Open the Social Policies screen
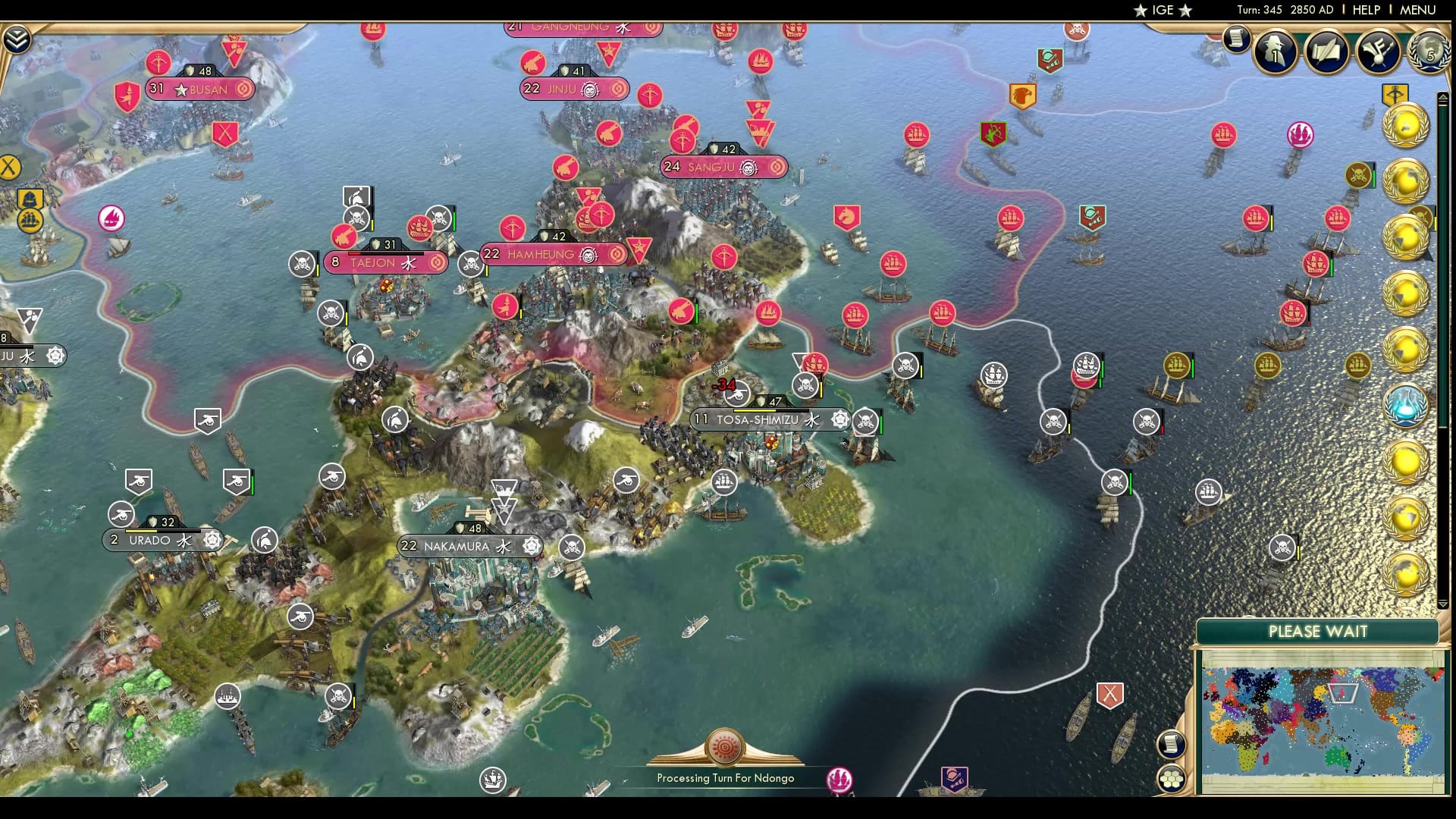1456x819 pixels. click(1325, 52)
